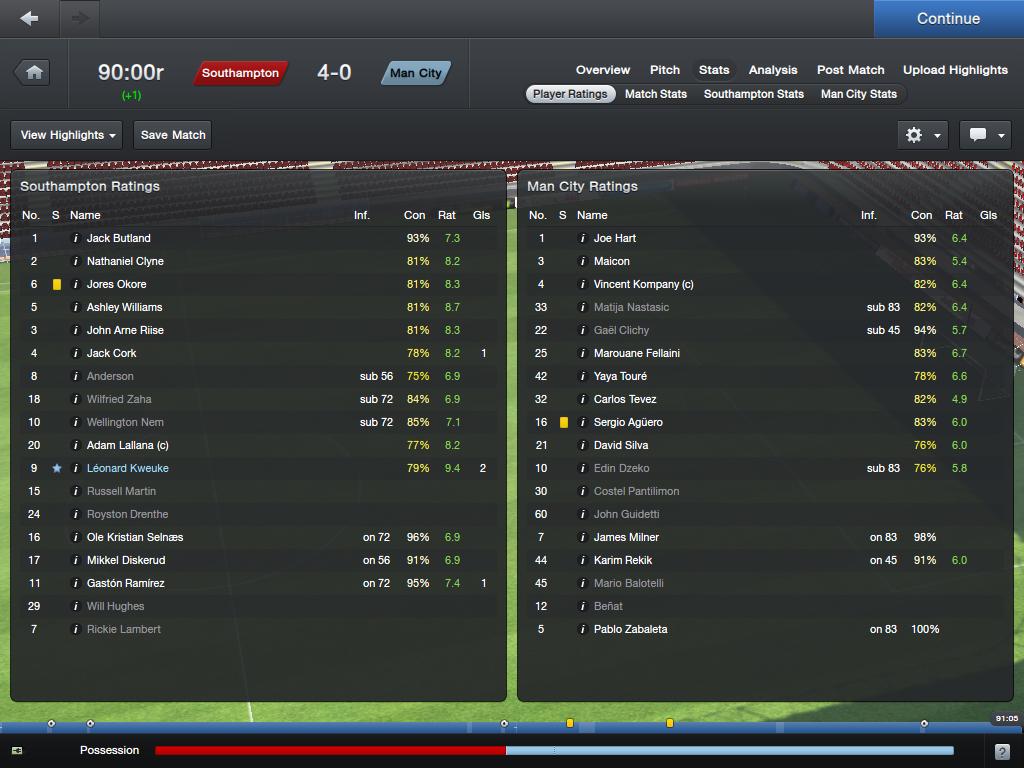Click the help question mark icon
The width and height of the screenshot is (1024, 768).
point(1002,751)
